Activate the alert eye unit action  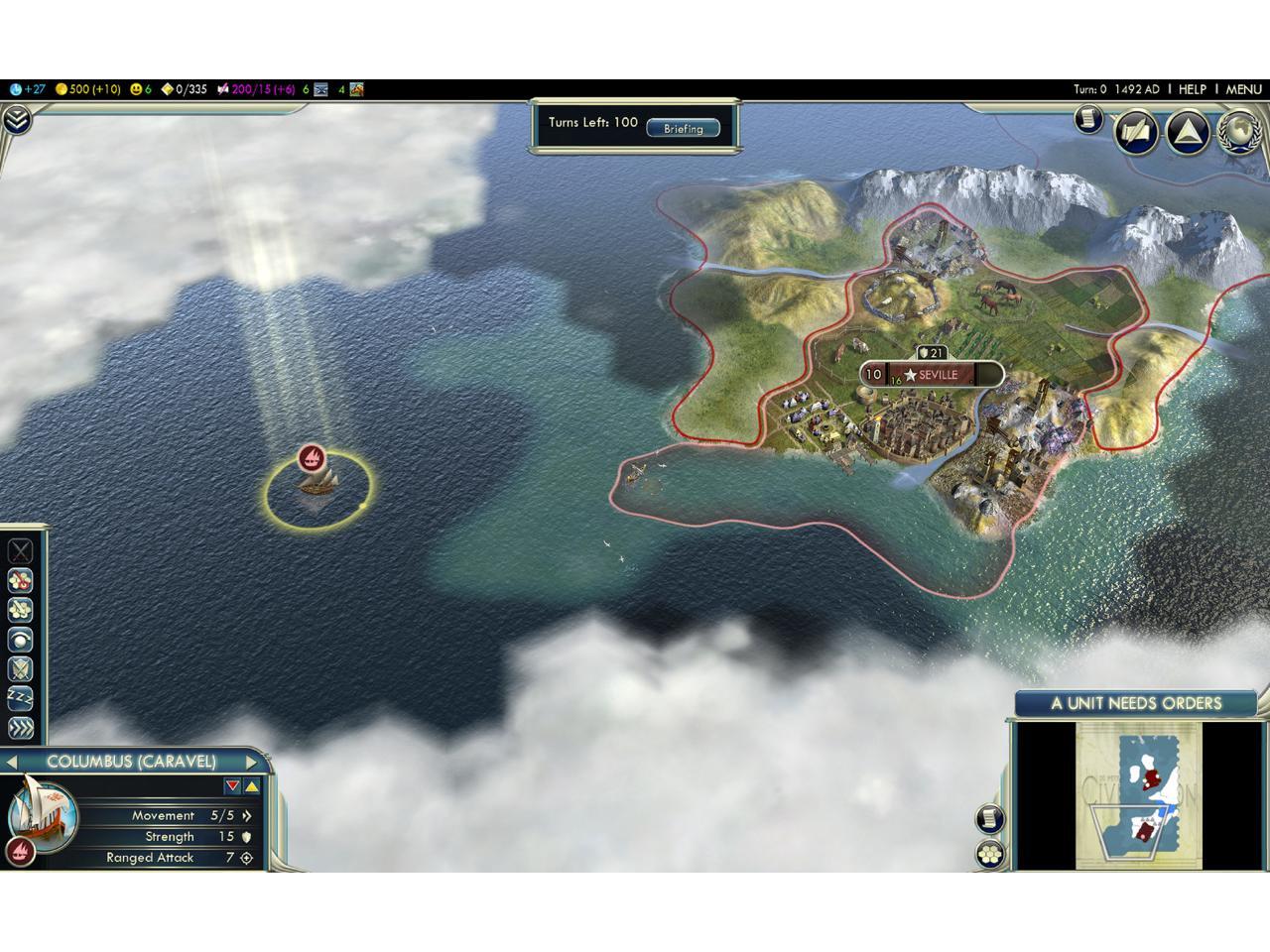[x=20, y=640]
